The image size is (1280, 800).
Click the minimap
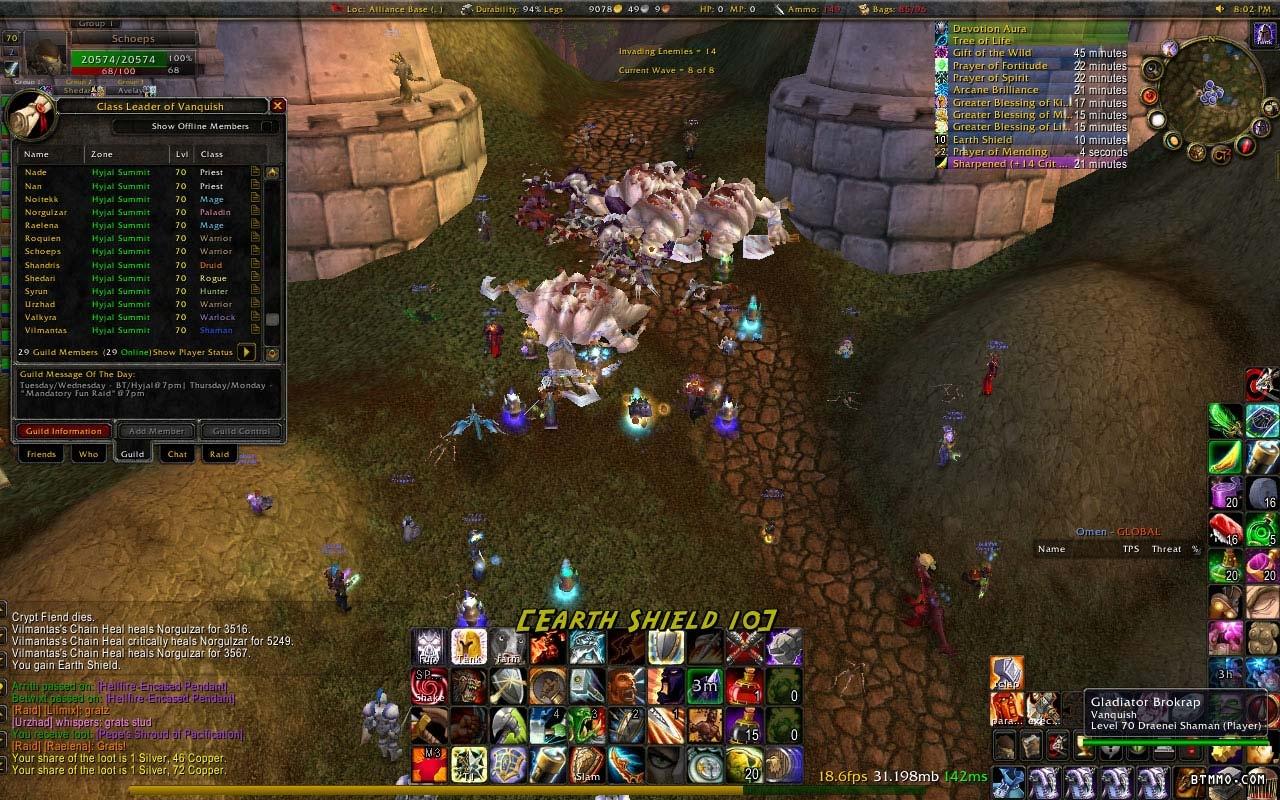coord(1215,95)
